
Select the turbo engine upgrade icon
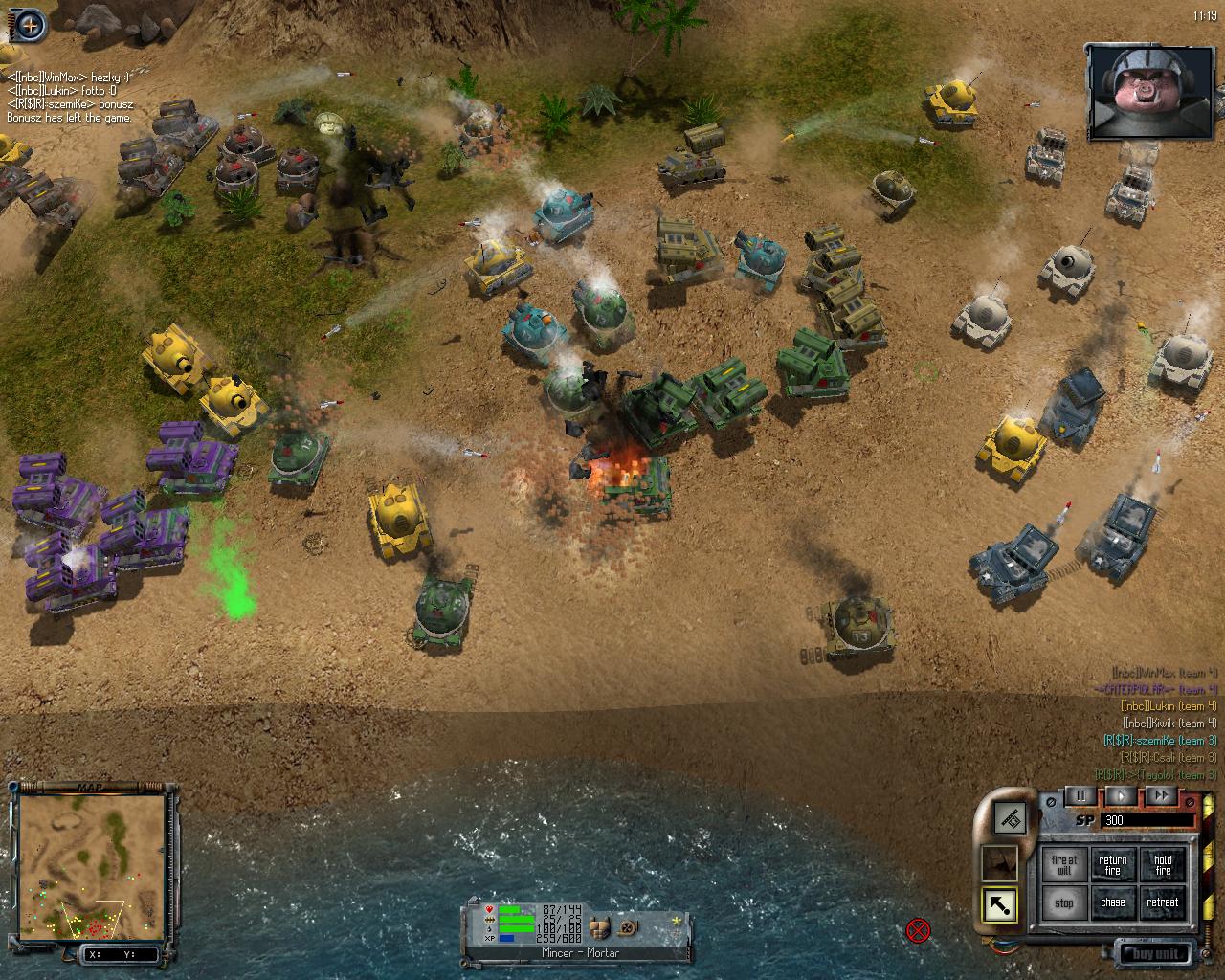[x=627, y=927]
